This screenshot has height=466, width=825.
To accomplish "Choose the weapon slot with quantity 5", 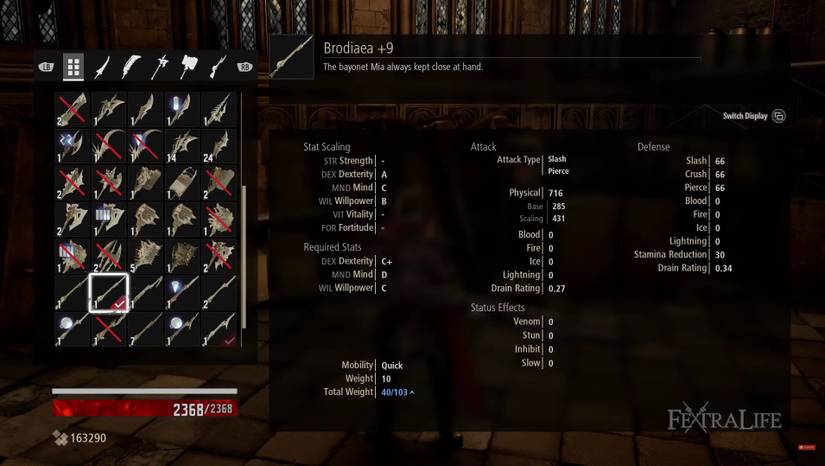I will [145, 255].
